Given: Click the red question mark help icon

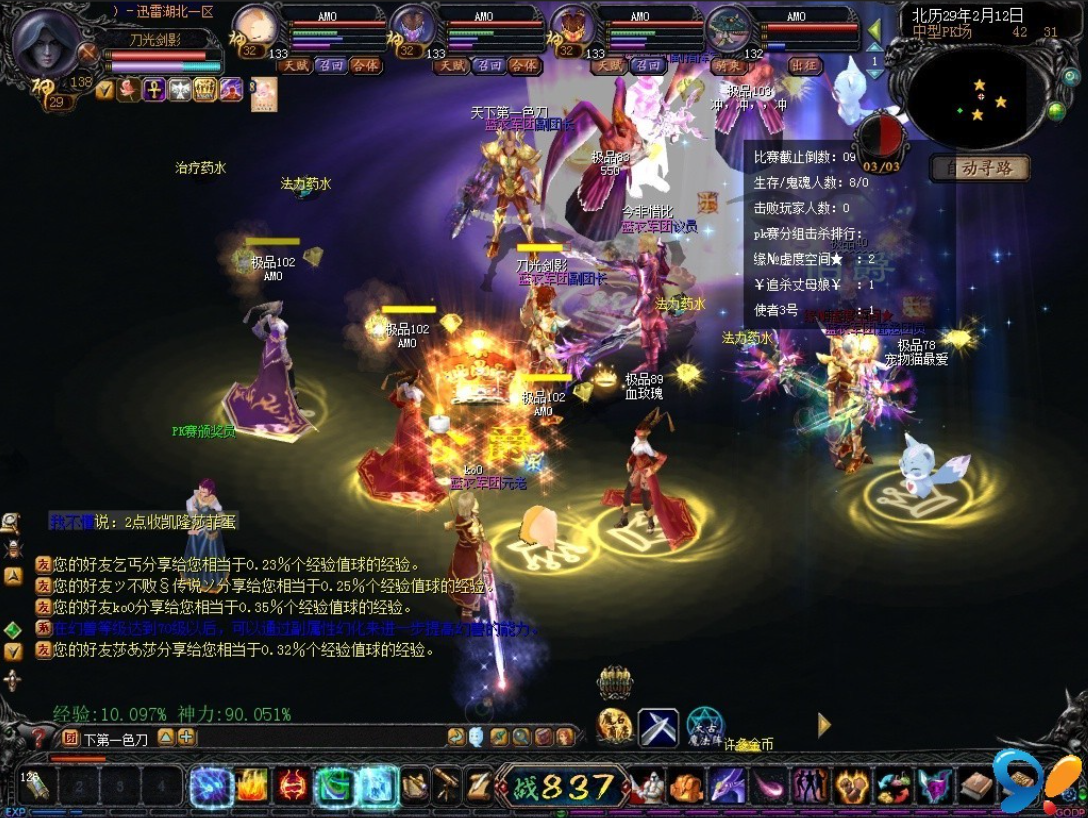Looking at the screenshot, I should (39, 738).
